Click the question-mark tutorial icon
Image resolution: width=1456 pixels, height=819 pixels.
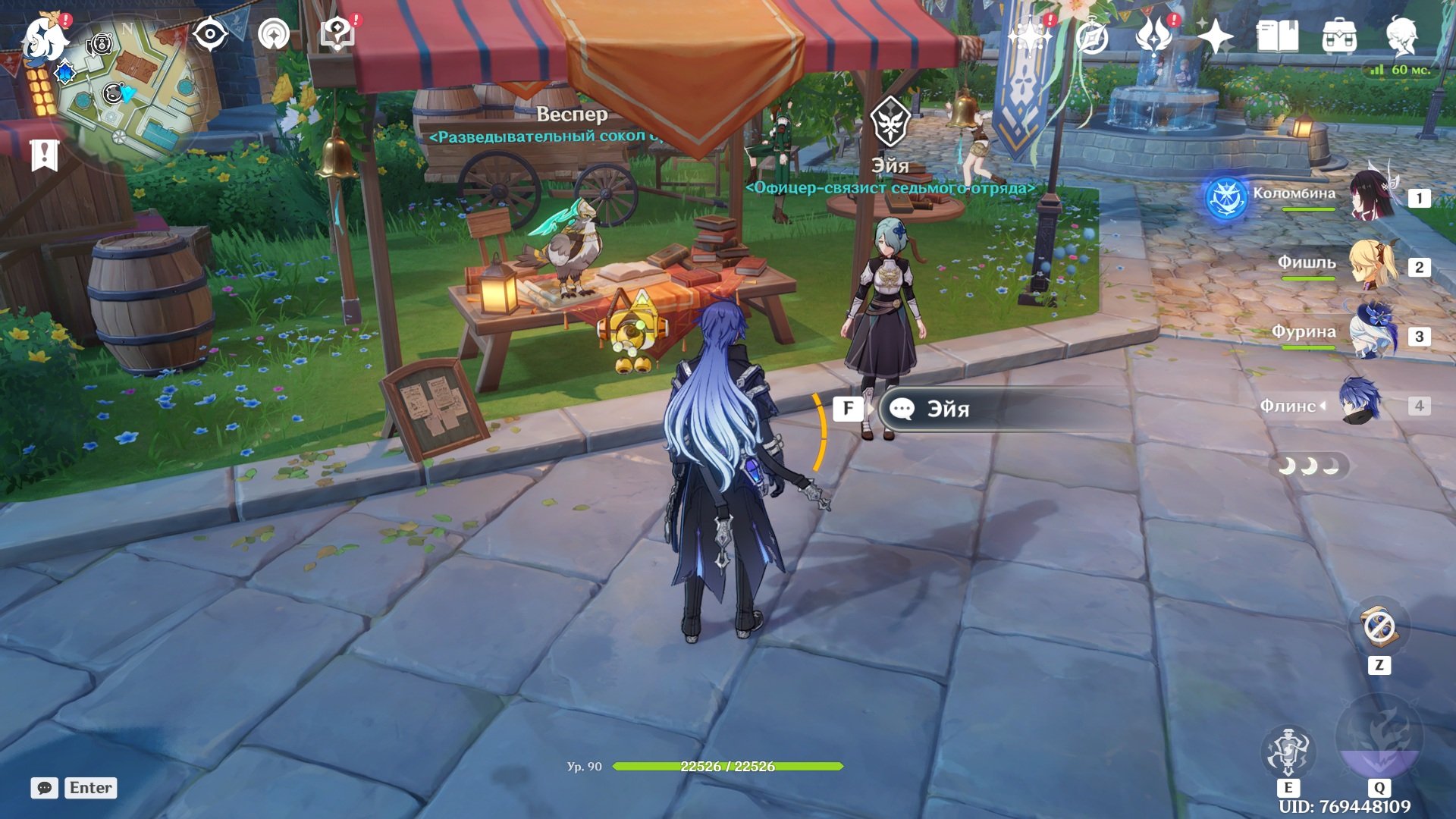tap(337, 35)
